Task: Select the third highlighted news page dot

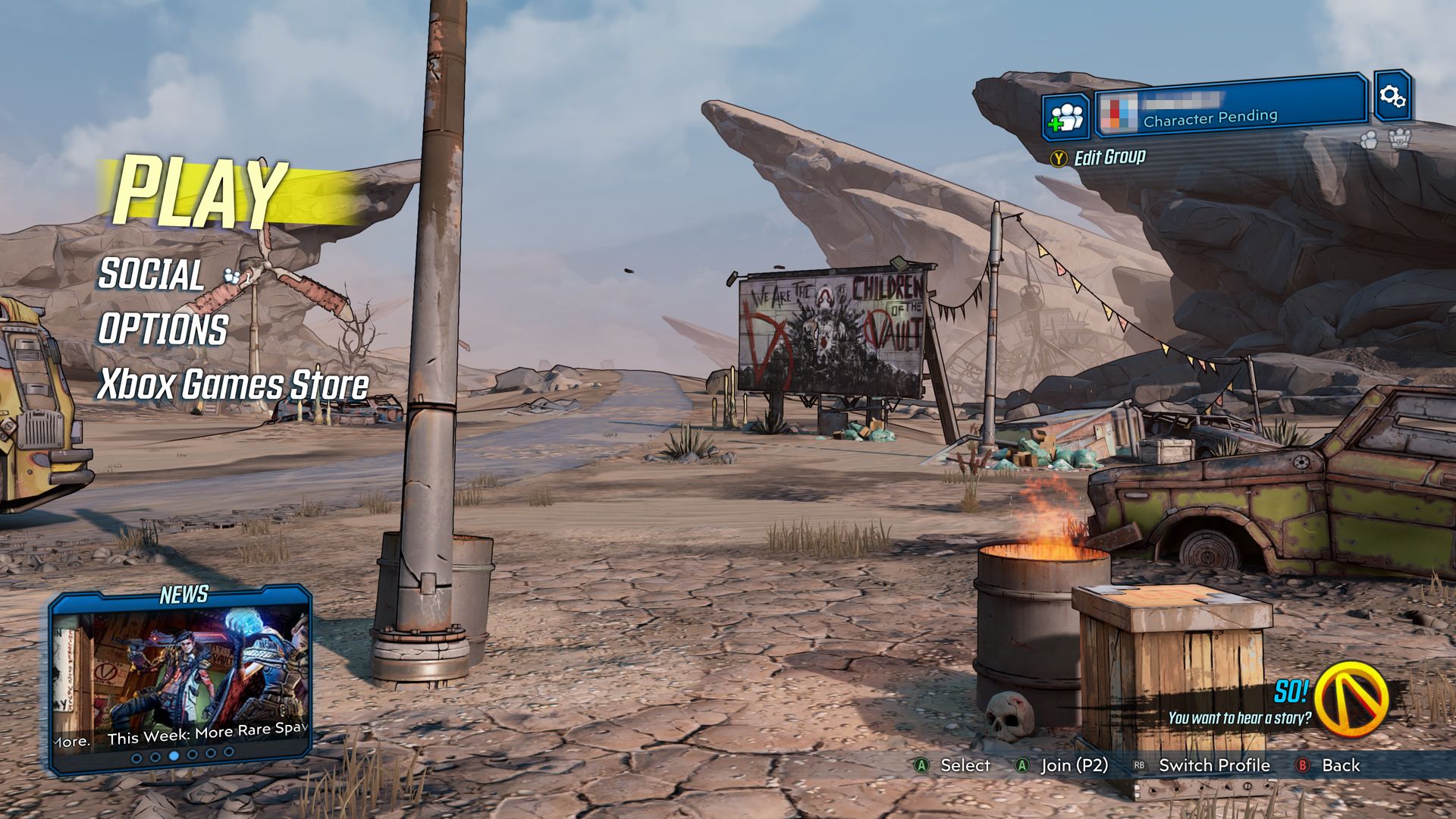Action: point(174,756)
